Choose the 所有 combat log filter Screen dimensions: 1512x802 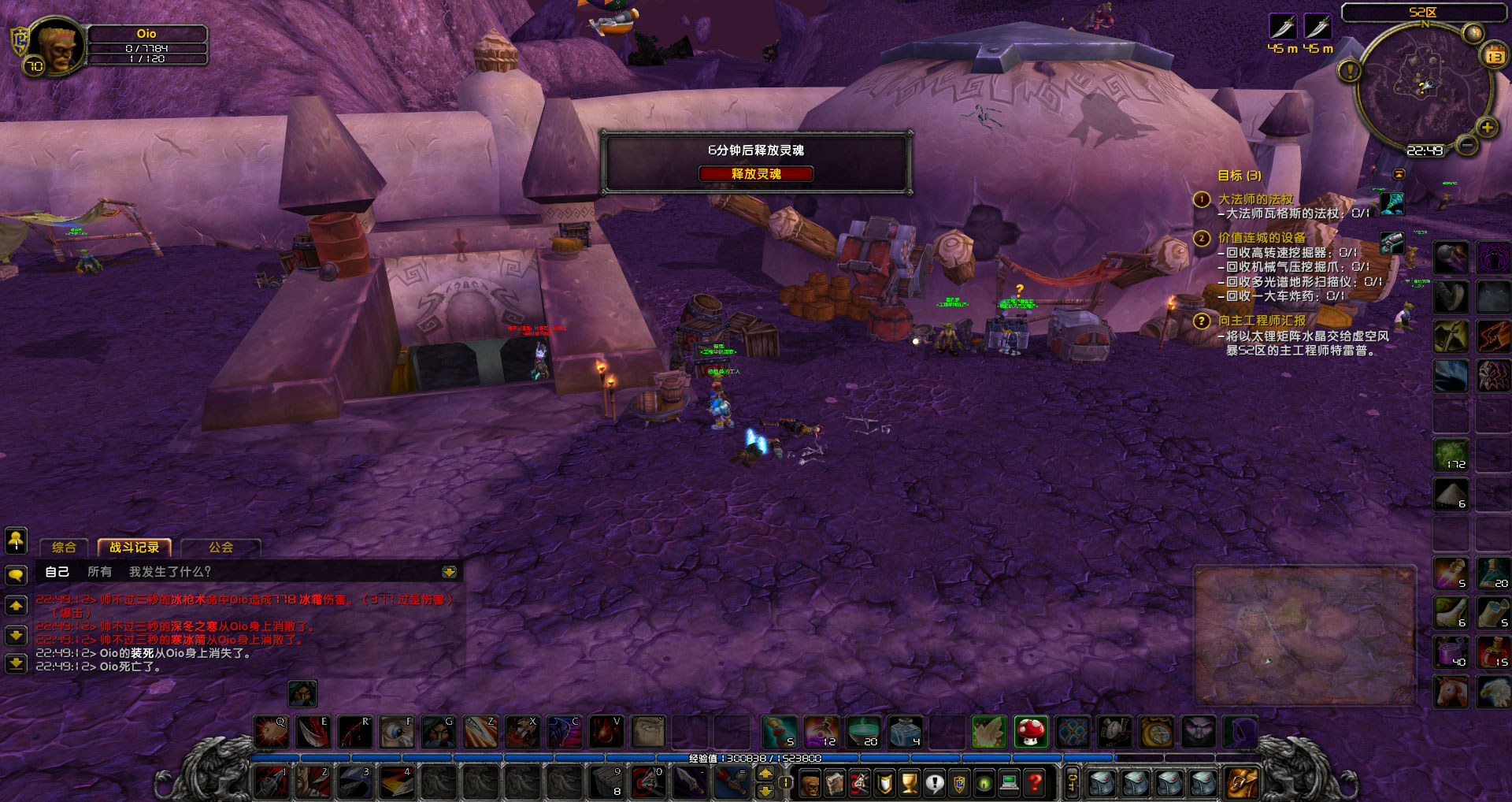click(99, 572)
